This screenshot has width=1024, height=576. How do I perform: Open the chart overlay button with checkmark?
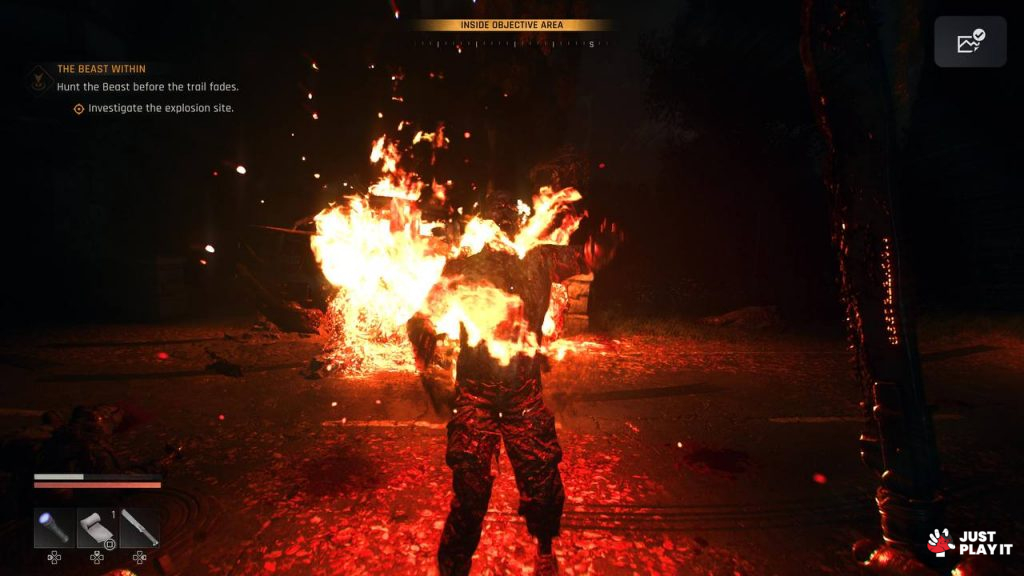(970, 42)
